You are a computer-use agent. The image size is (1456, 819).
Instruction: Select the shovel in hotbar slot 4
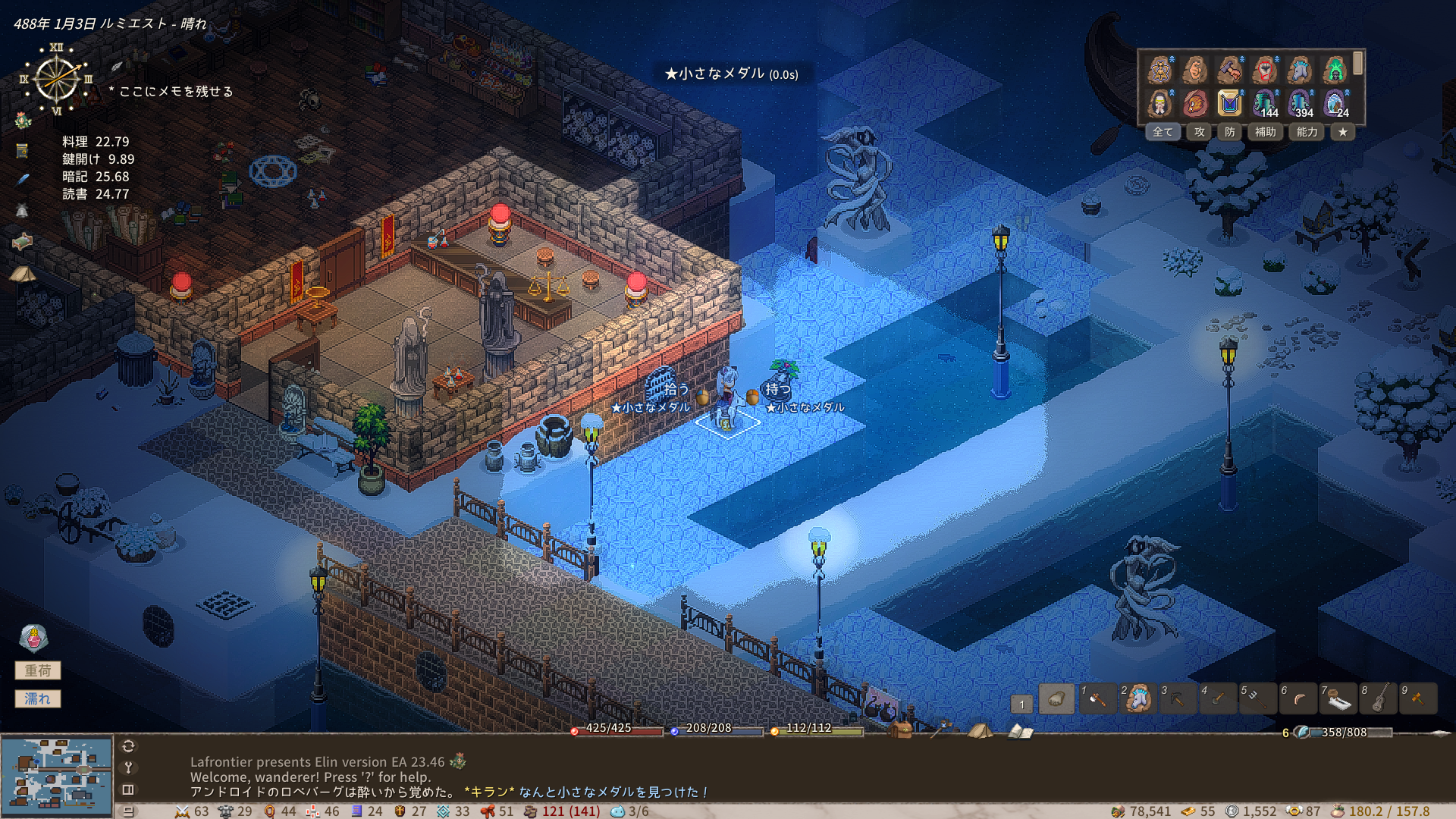[1218, 698]
